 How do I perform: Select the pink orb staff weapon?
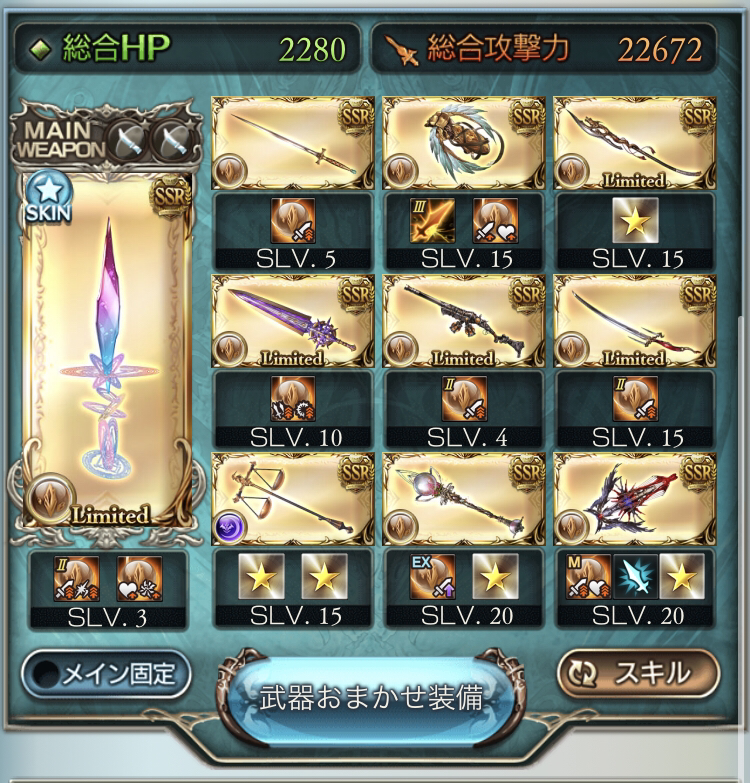tap(464, 499)
